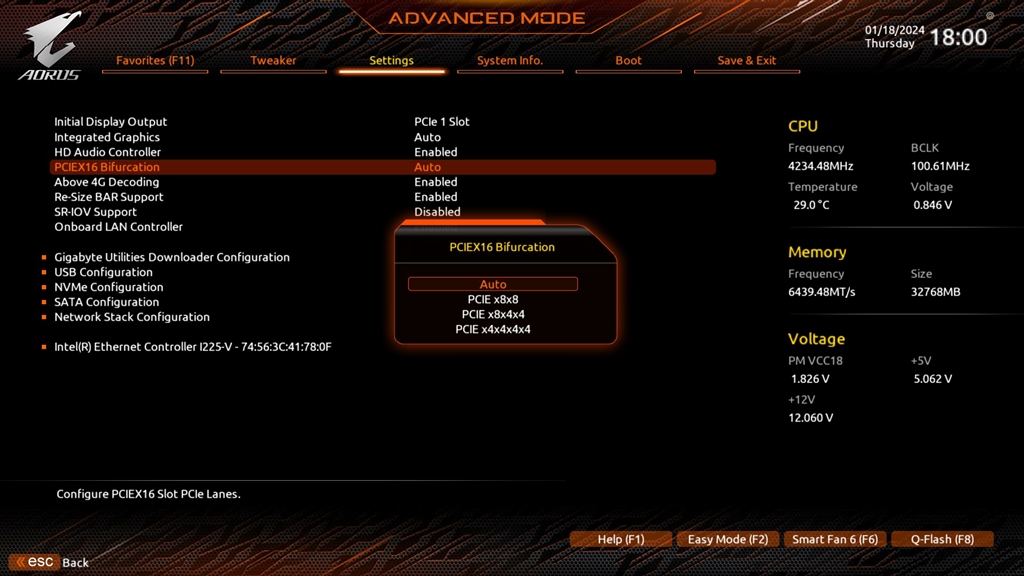Switch to the System Info. tab

pos(510,61)
